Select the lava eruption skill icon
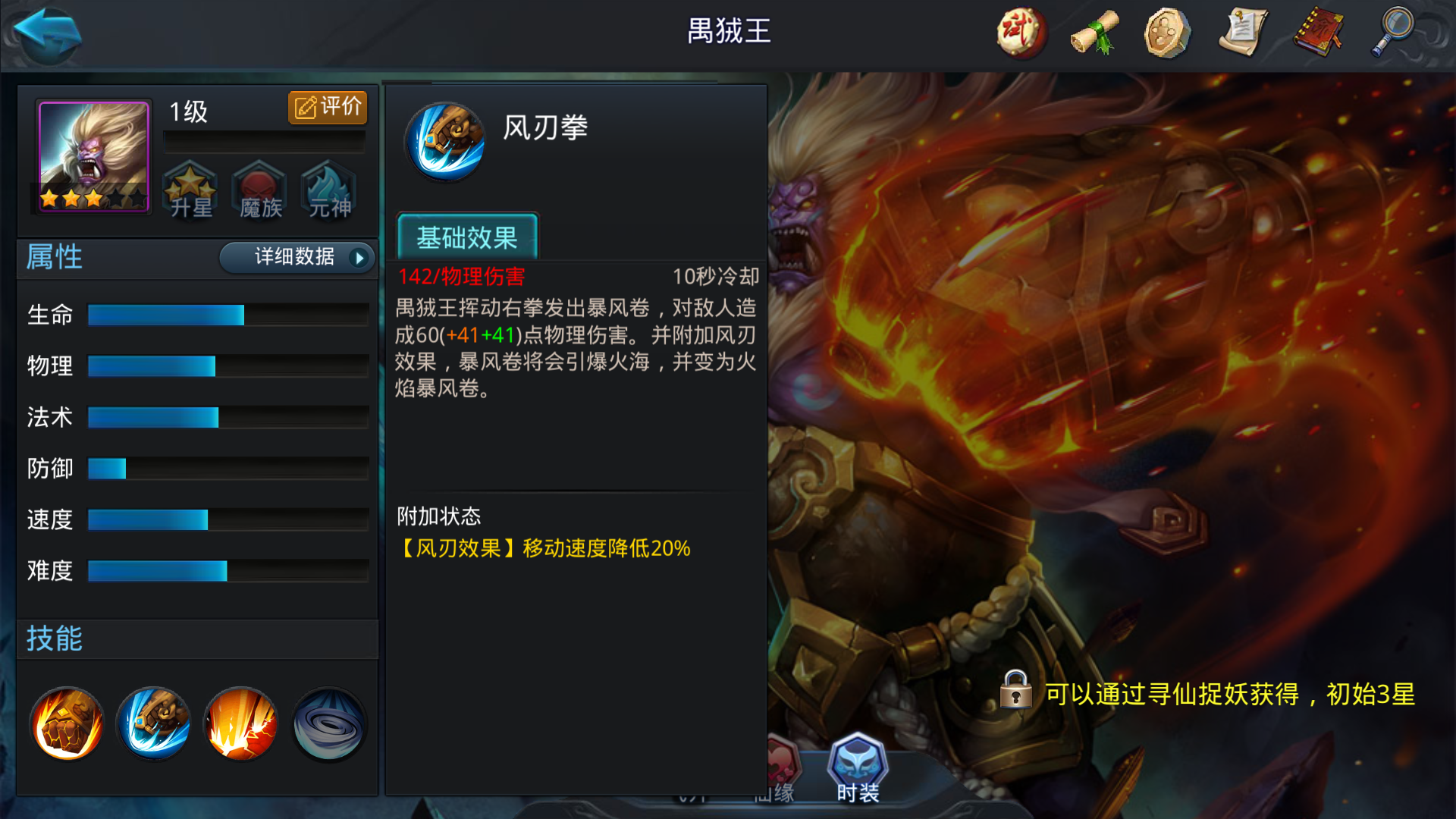The image size is (1456, 819). (x=240, y=724)
